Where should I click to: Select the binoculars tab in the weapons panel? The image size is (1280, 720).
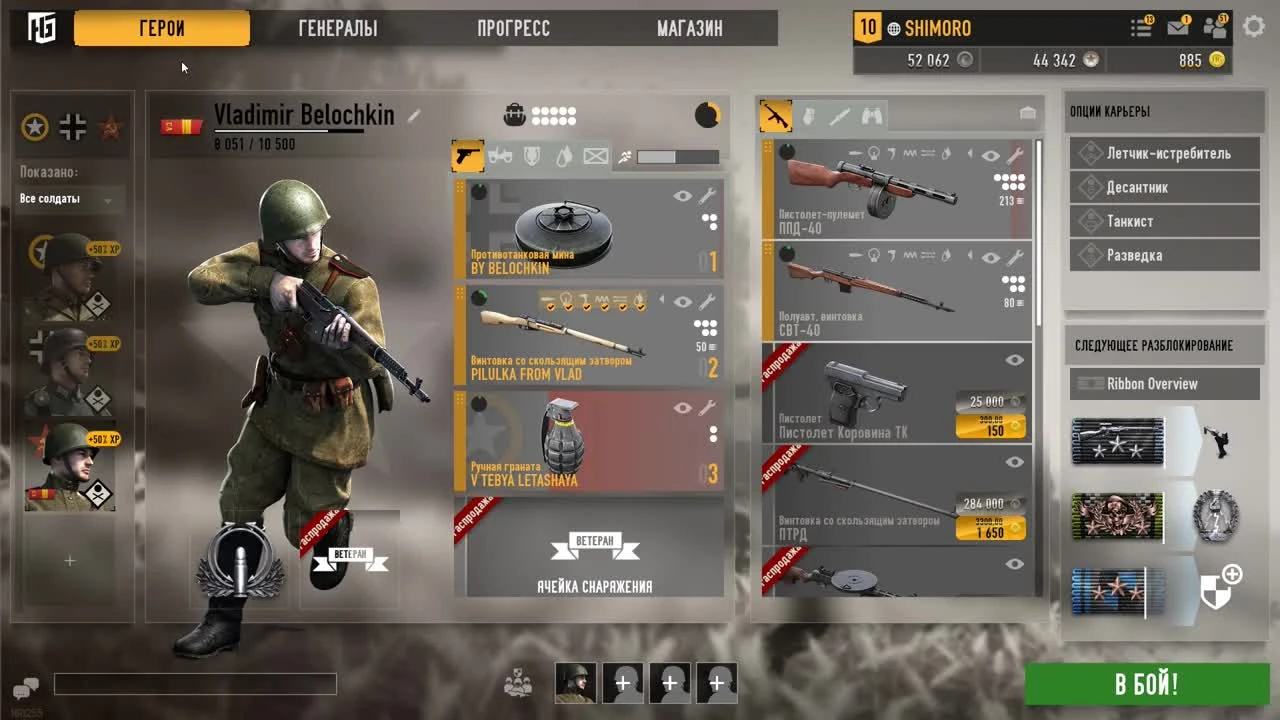pos(872,116)
